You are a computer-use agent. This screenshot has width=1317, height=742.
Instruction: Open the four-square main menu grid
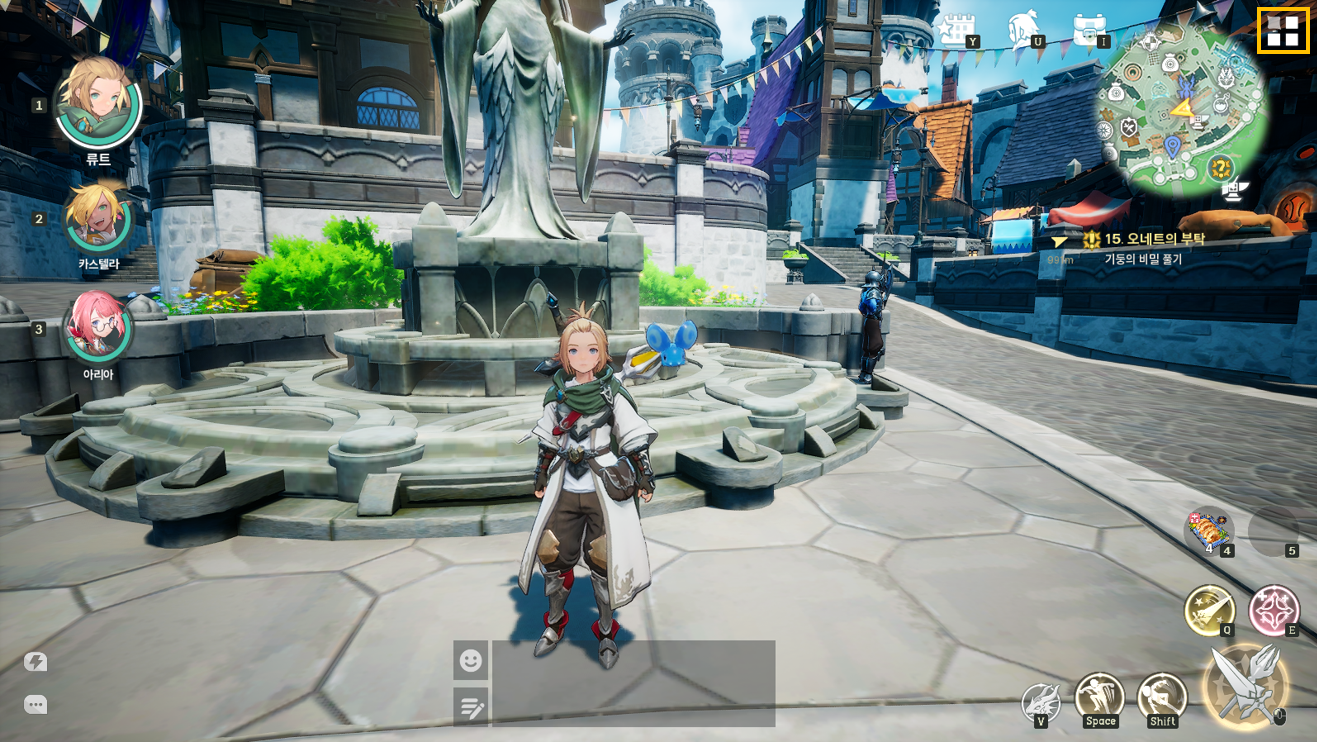coord(1282,31)
